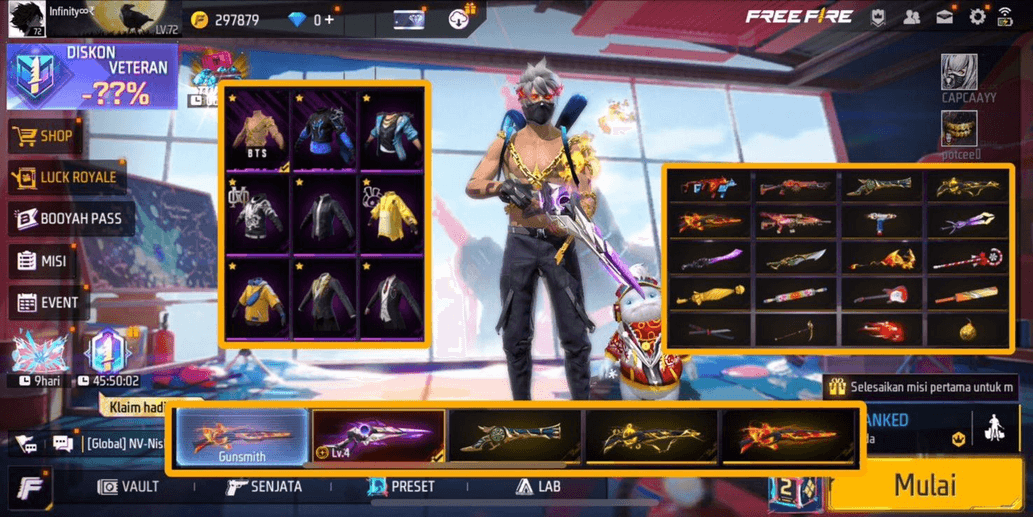This screenshot has width=1033, height=517.
Task: Choose the BTS outfit slot
Action: point(257,129)
